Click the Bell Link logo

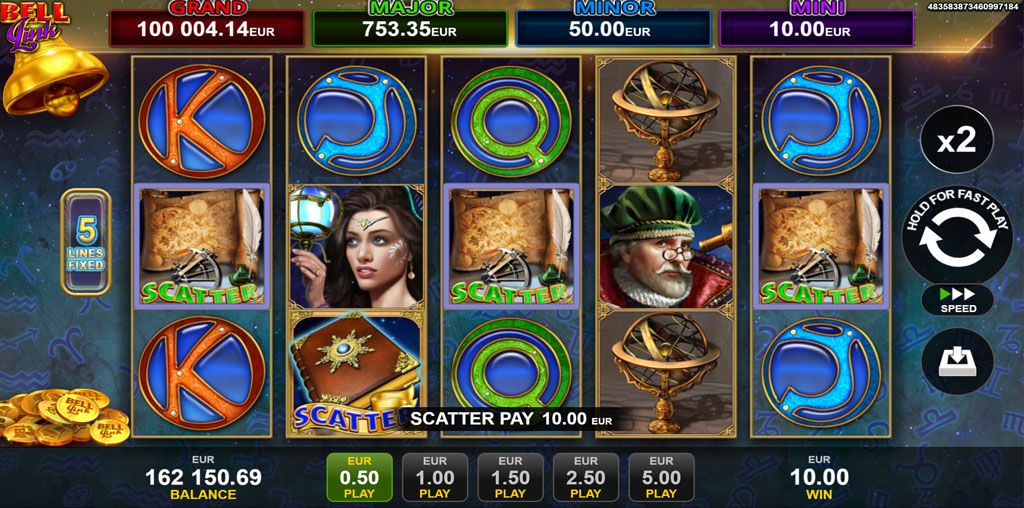(35, 22)
